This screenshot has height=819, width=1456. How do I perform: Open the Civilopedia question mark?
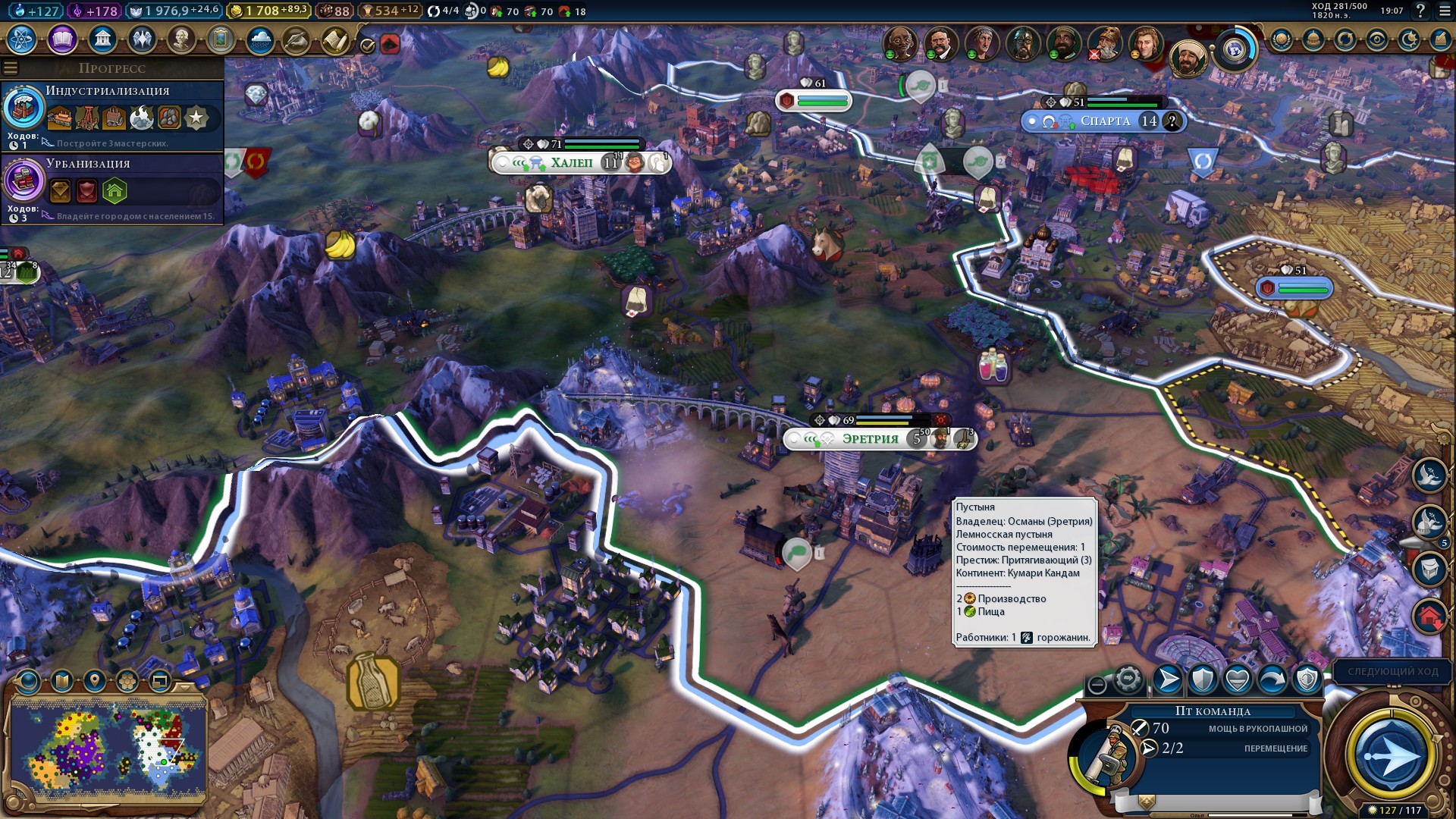pyautogui.click(x=1420, y=11)
